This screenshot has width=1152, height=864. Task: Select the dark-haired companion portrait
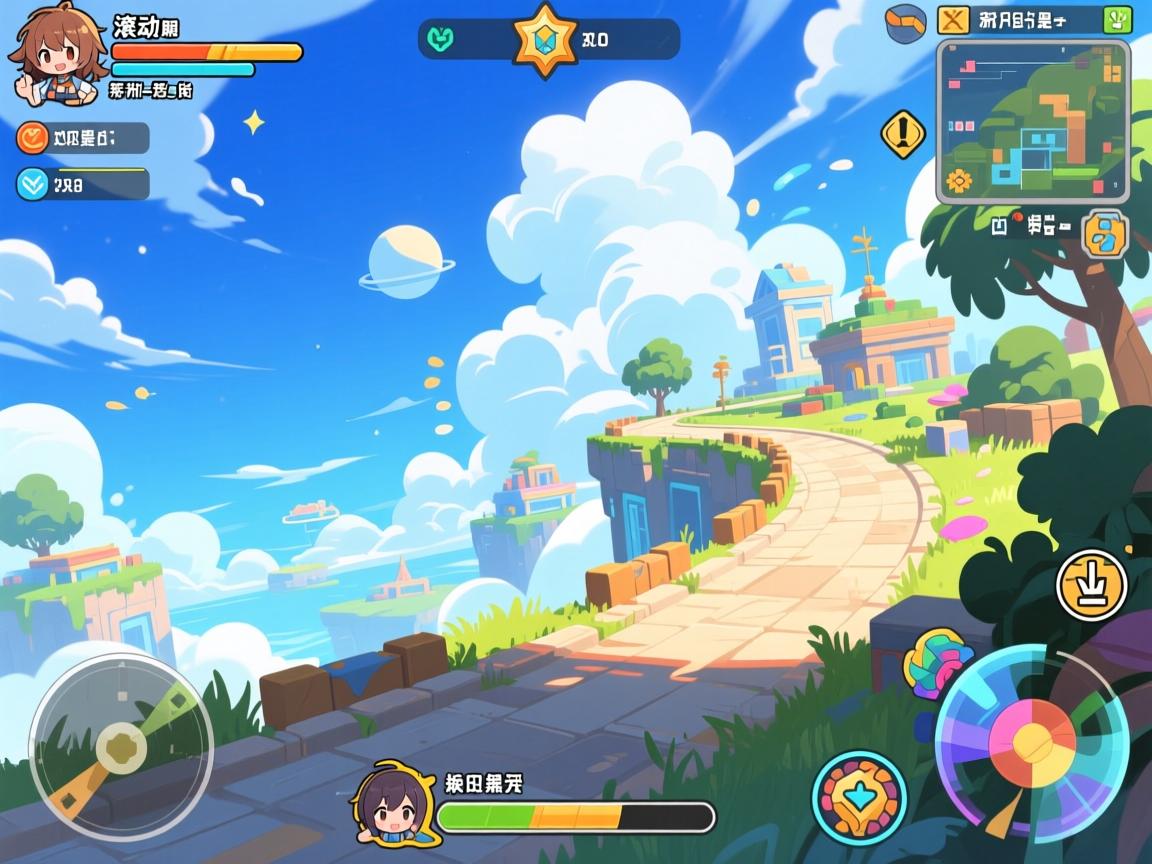tap(386, 802)
